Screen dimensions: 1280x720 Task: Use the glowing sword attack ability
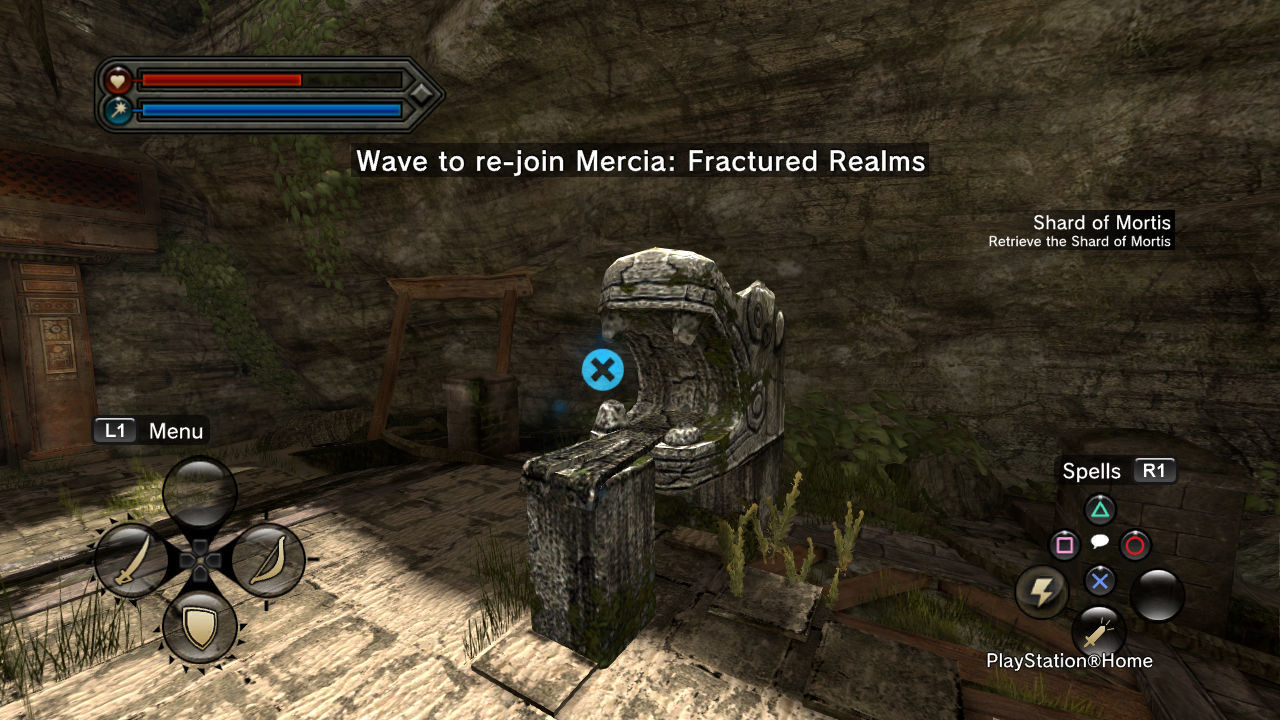click(x=1098, y=632)
